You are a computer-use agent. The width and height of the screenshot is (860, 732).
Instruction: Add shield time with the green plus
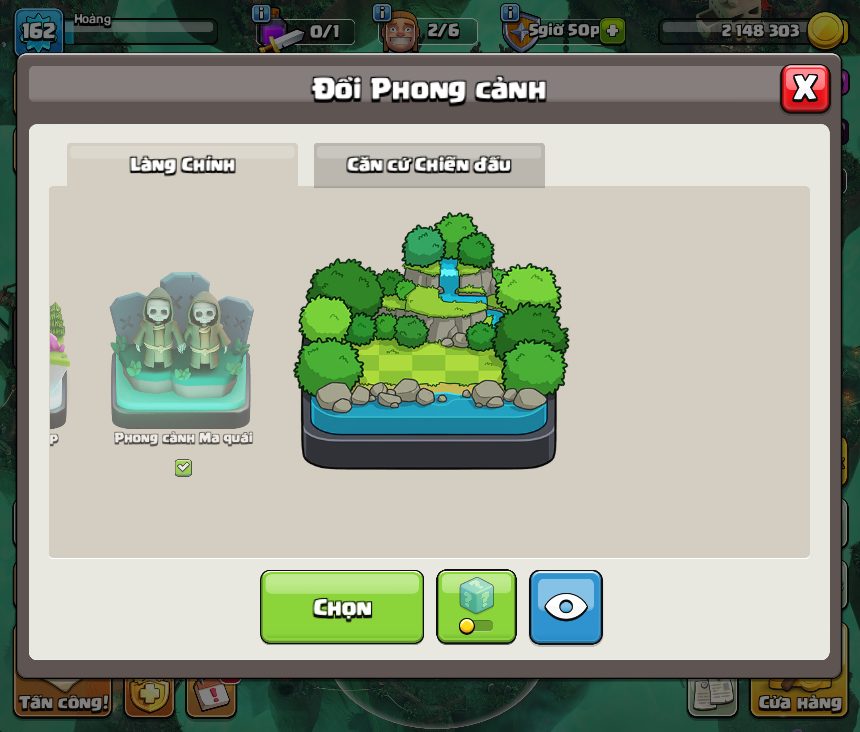(612, 30)
